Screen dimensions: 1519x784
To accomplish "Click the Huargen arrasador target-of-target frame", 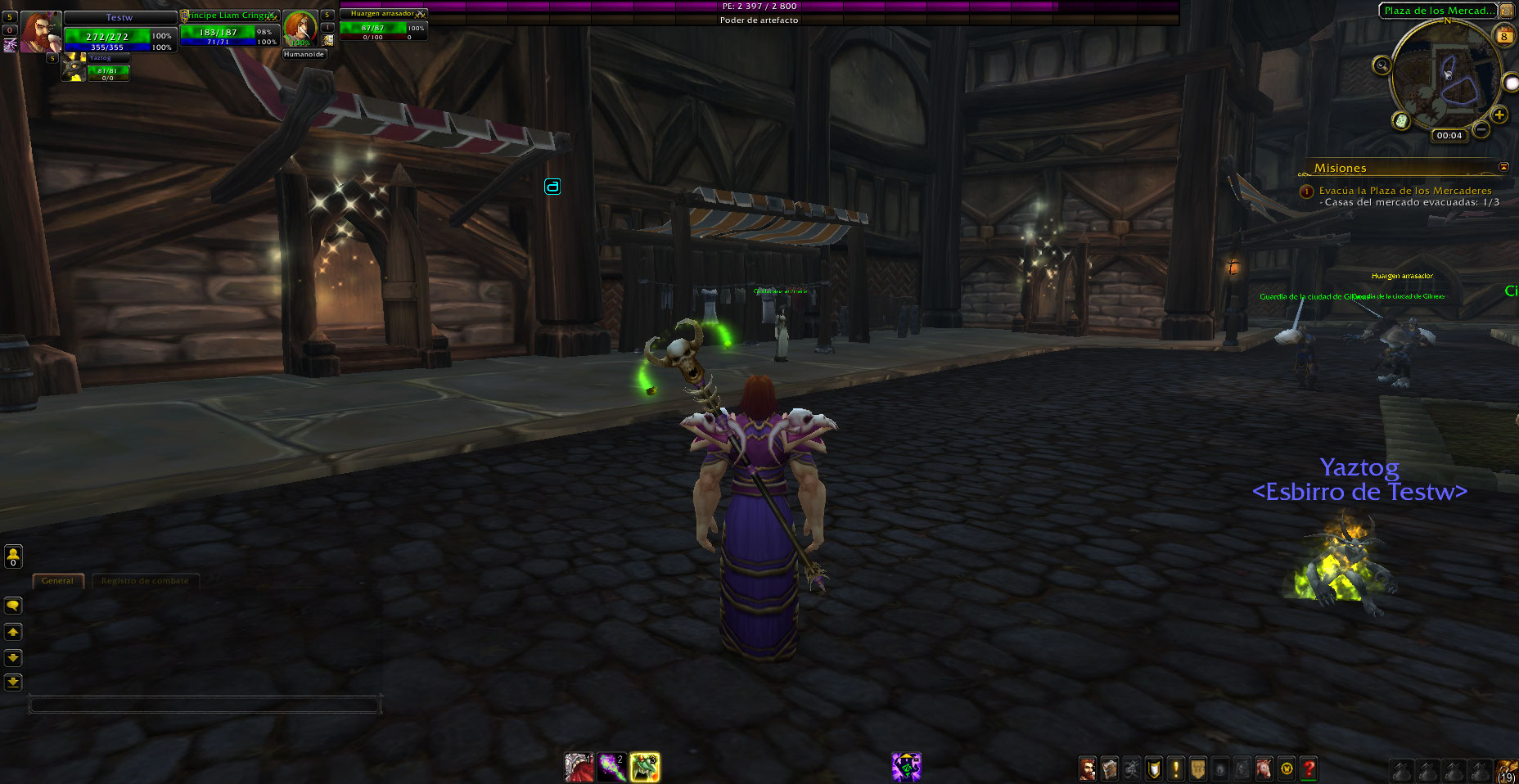I will pyautogui.click(x=383, y=25).
